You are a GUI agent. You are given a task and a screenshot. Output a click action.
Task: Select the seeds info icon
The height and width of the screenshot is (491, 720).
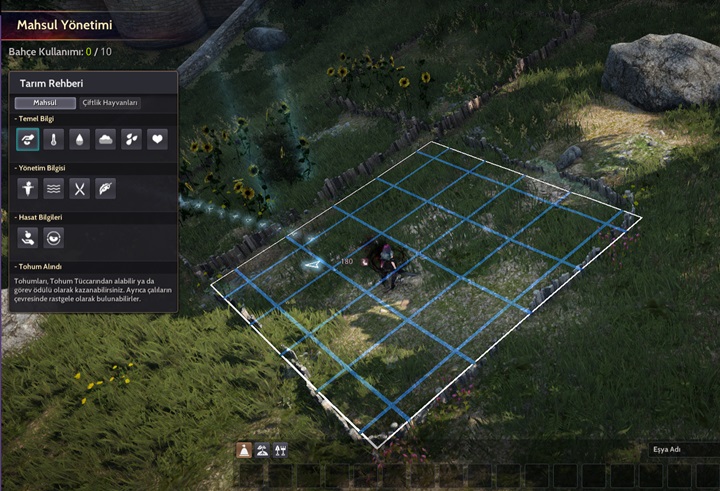pyautogui.click(x=131, y=139)
